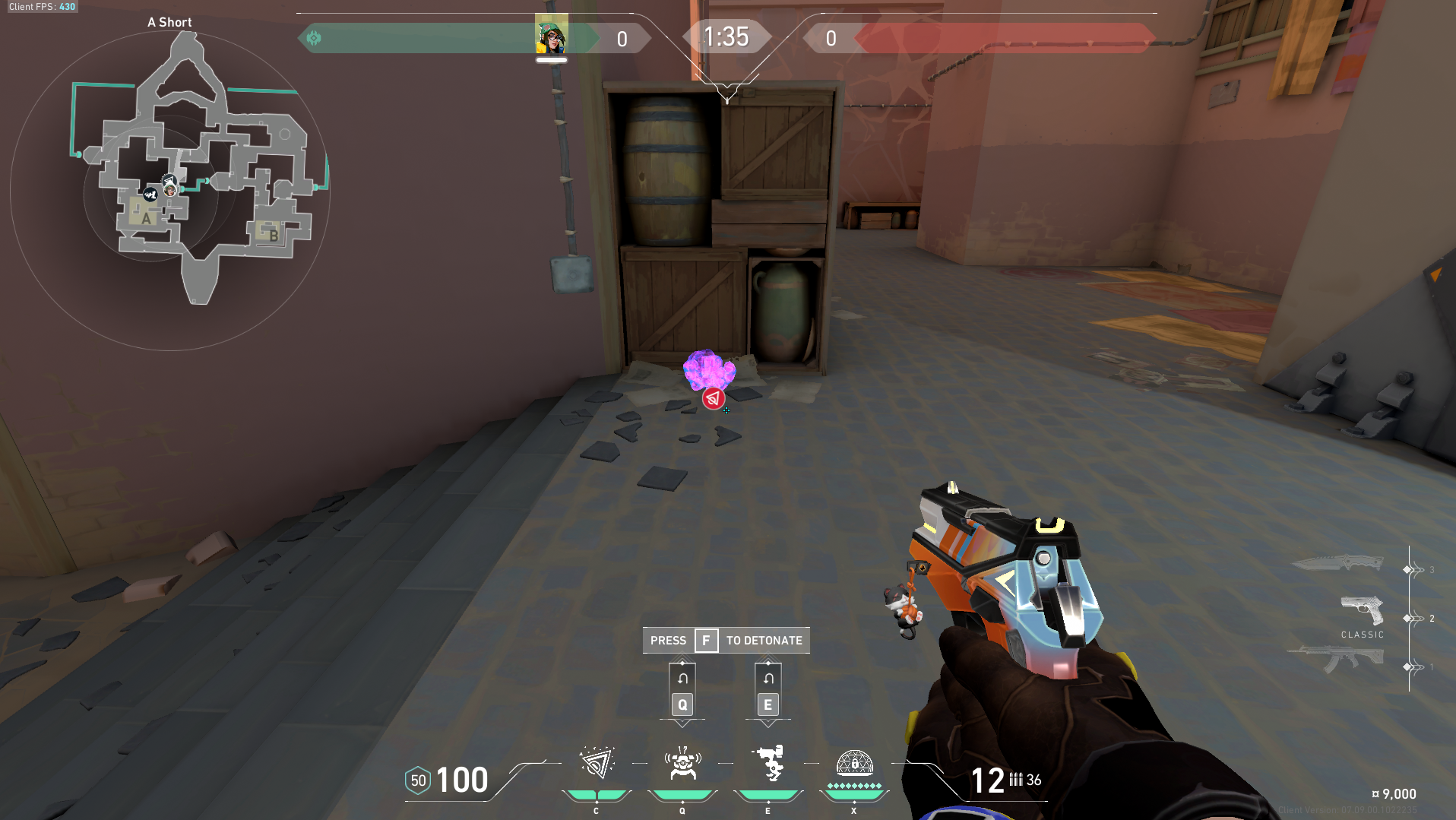
Task: Click the shield badge showing 50 armor
Action: [417, 780]
